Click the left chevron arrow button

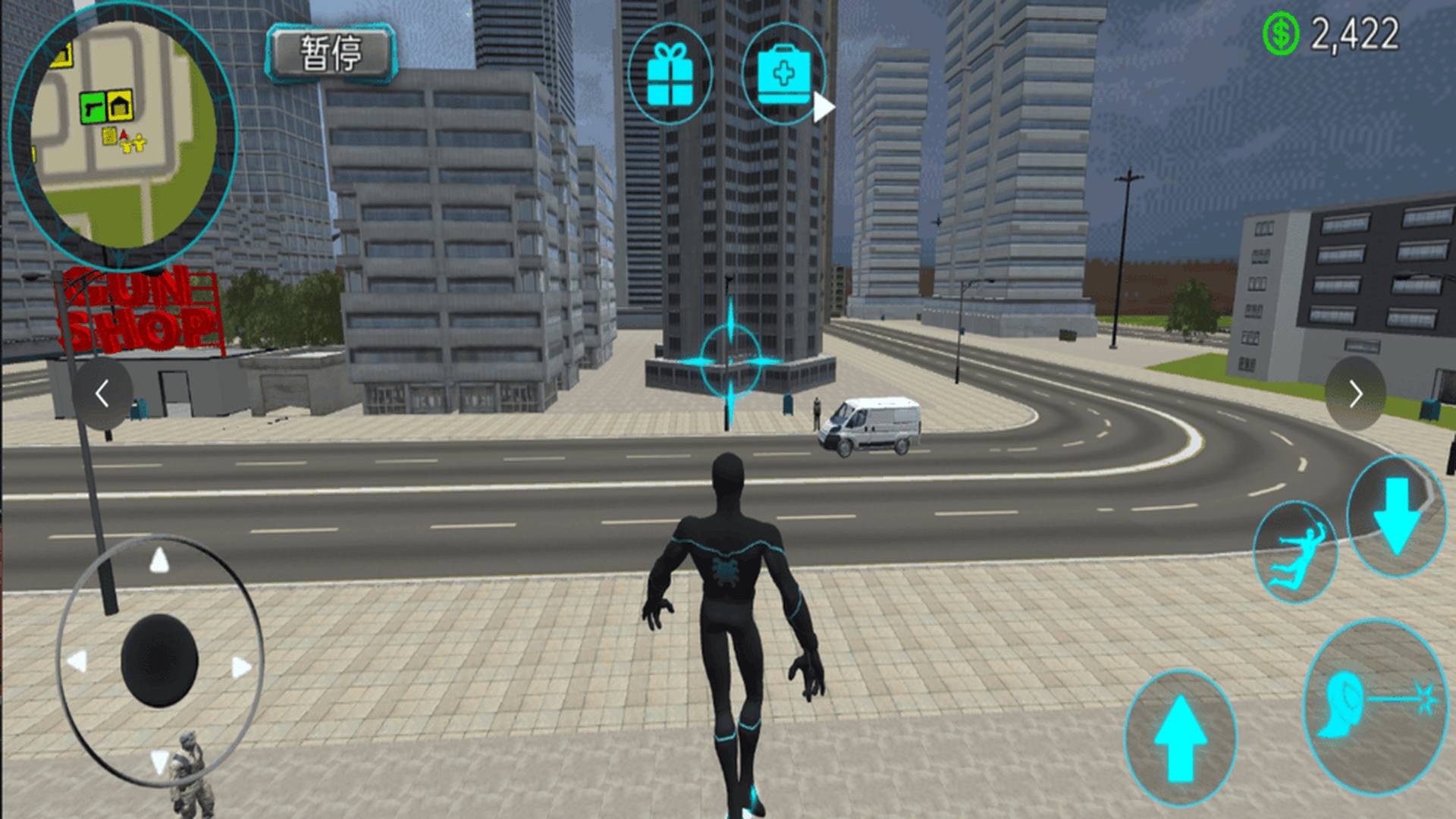[x=102, y=394]
